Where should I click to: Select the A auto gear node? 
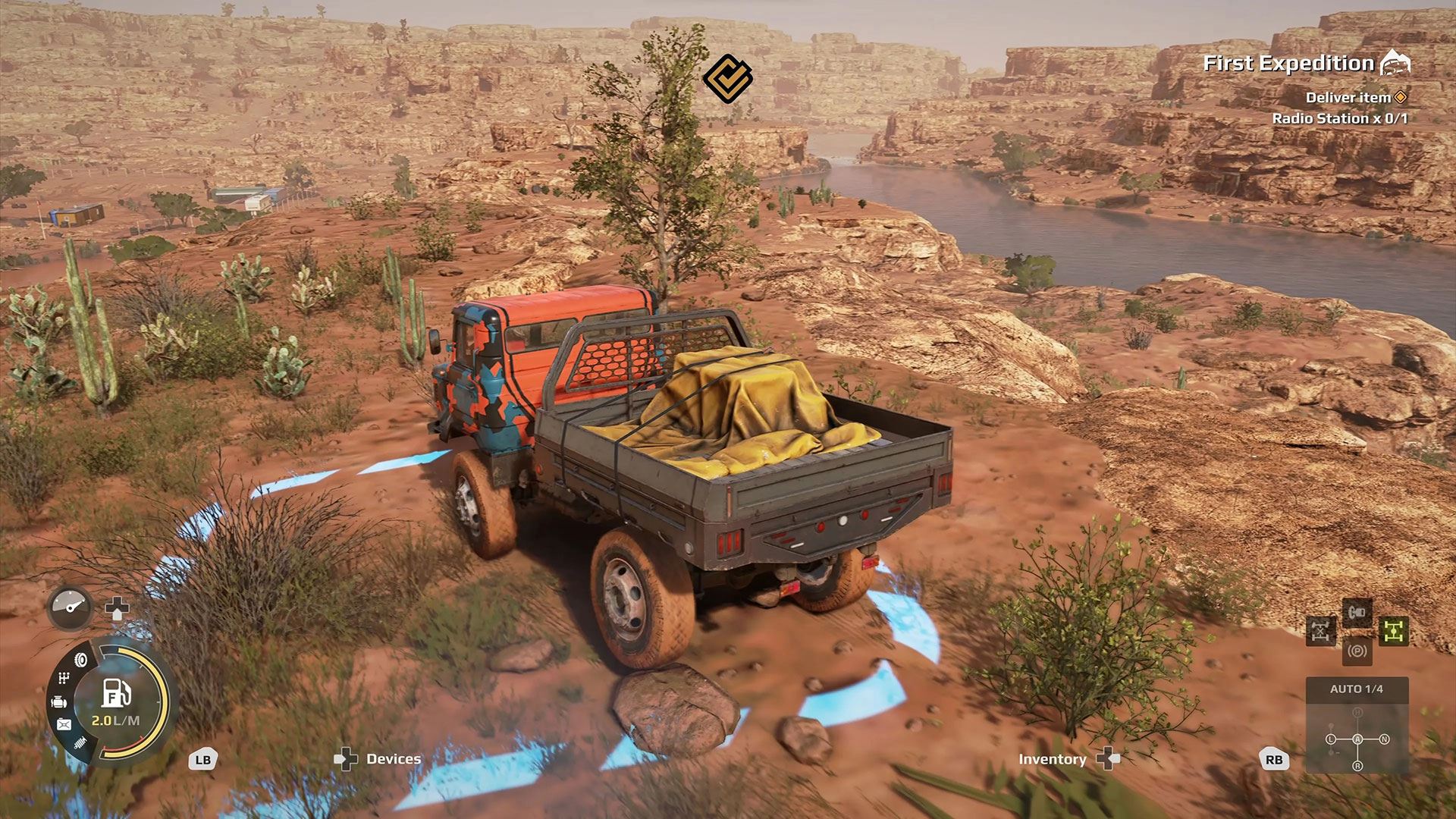[x=1357, y=739]
